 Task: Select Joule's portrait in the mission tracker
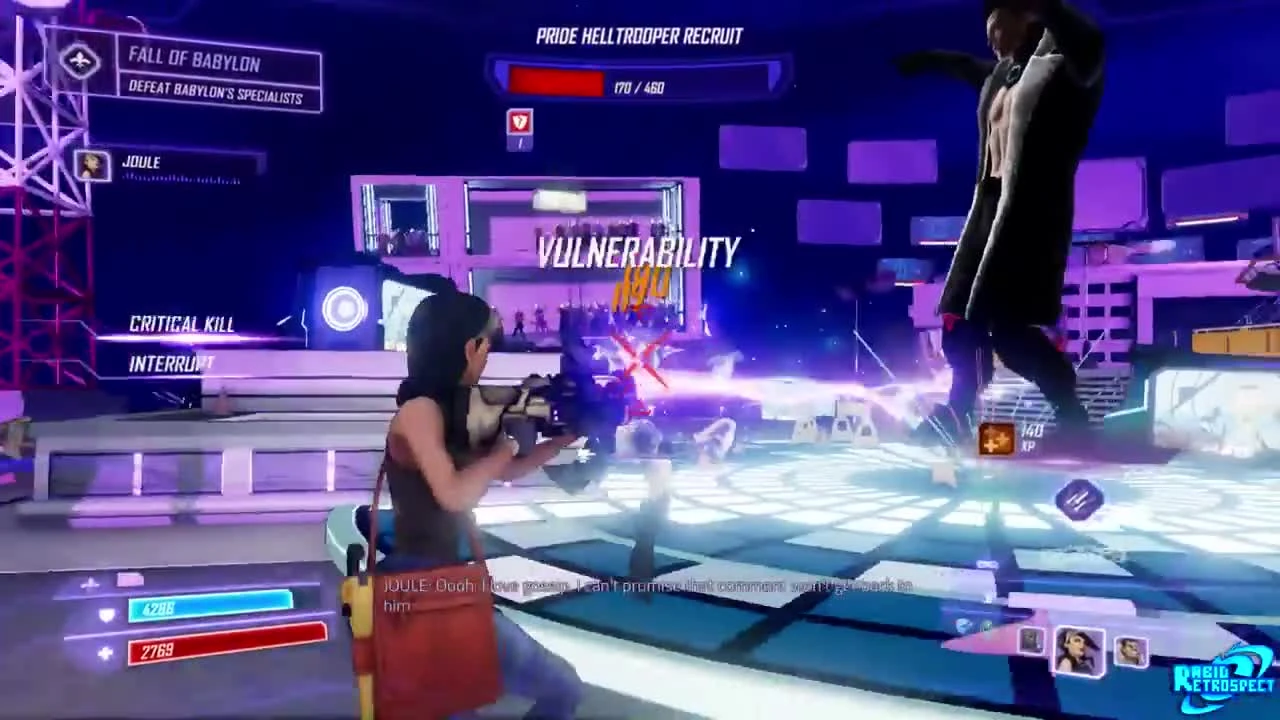point(92,166)
